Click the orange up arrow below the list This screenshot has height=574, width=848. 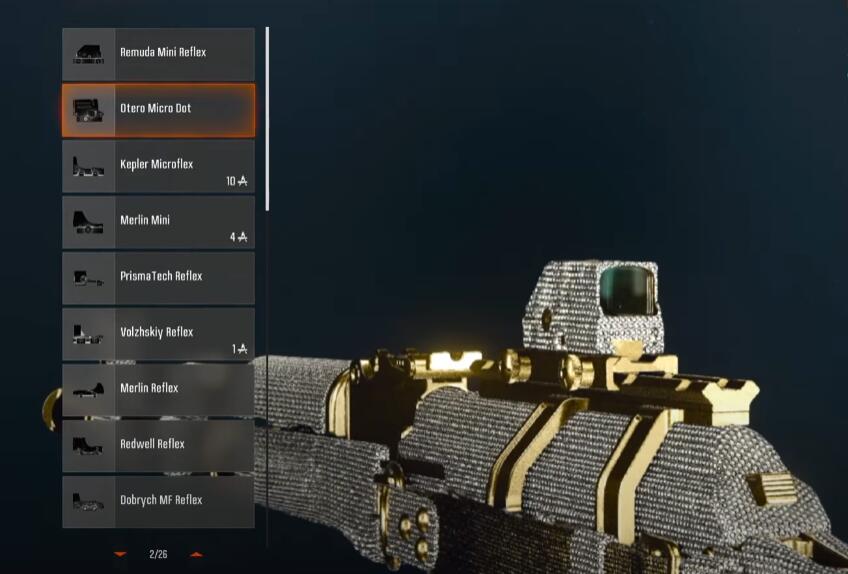tap(196, 554)
